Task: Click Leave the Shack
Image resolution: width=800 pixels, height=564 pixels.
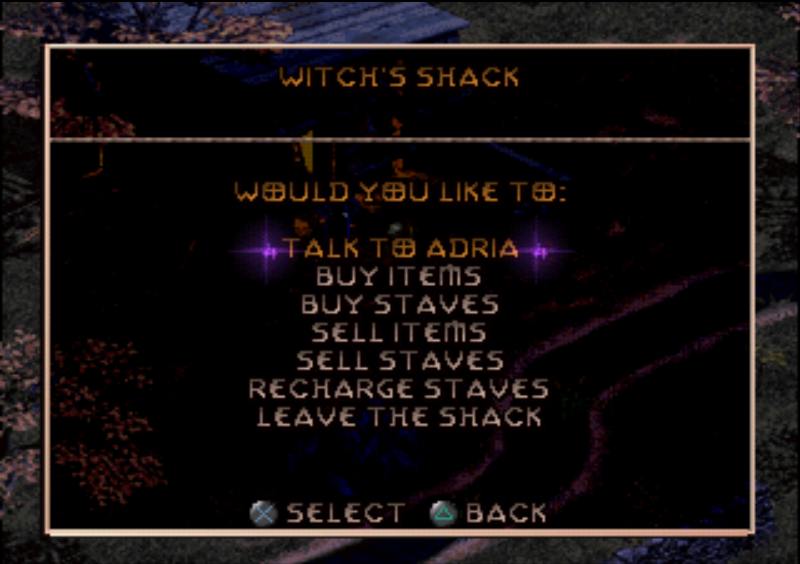Action: point(399,416)
